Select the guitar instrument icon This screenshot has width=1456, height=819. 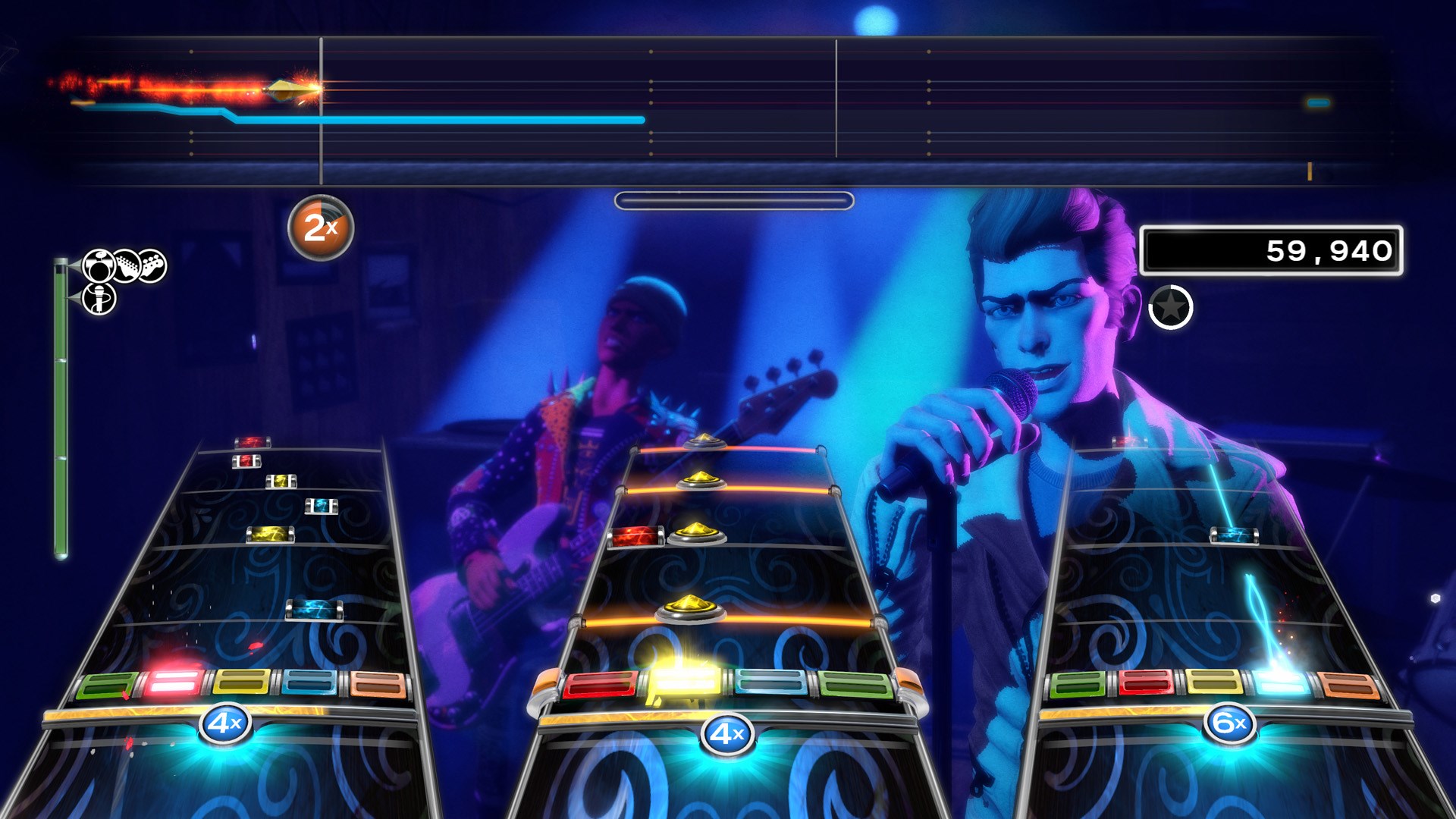pyautogui.click(x=127, y=265)
